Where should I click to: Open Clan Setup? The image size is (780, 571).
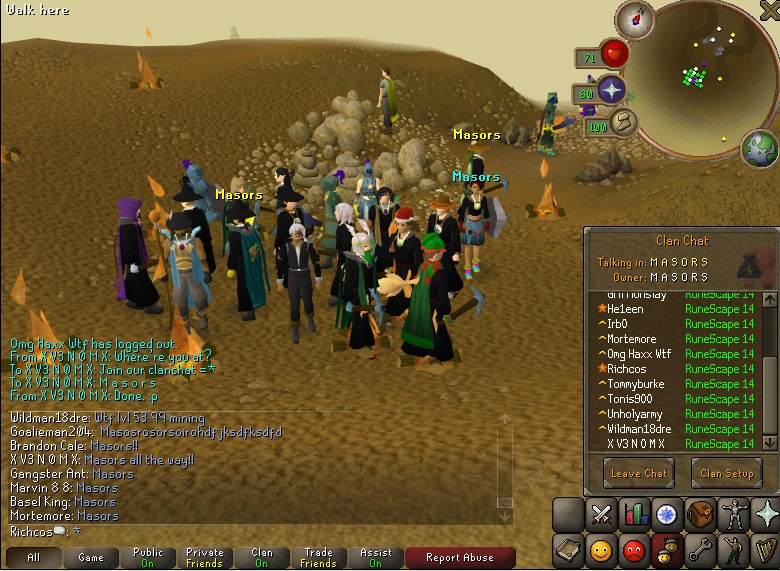[727, 473]
